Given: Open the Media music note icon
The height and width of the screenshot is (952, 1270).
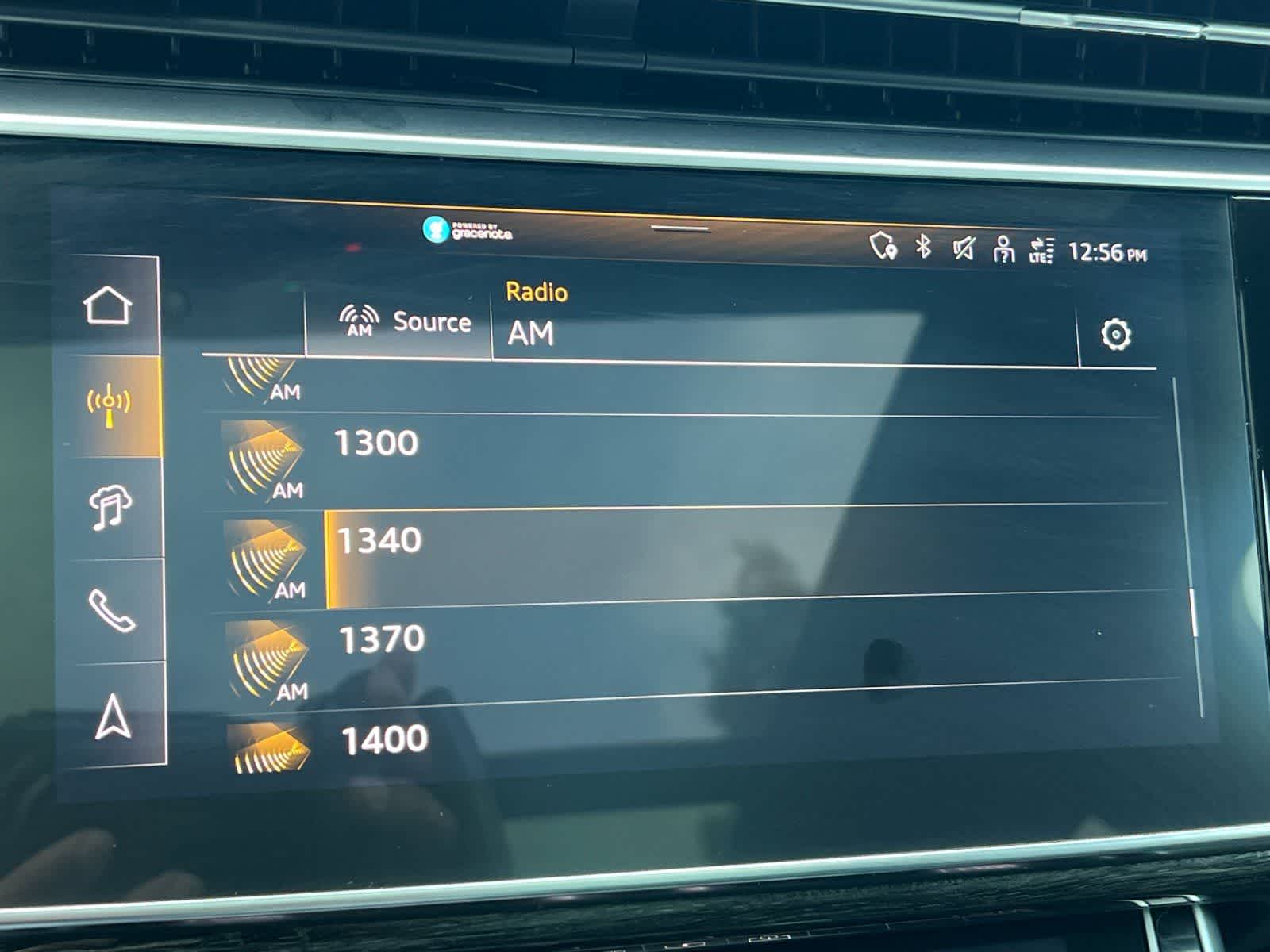Looking at the screenshot, I should (x=111, y=508).
